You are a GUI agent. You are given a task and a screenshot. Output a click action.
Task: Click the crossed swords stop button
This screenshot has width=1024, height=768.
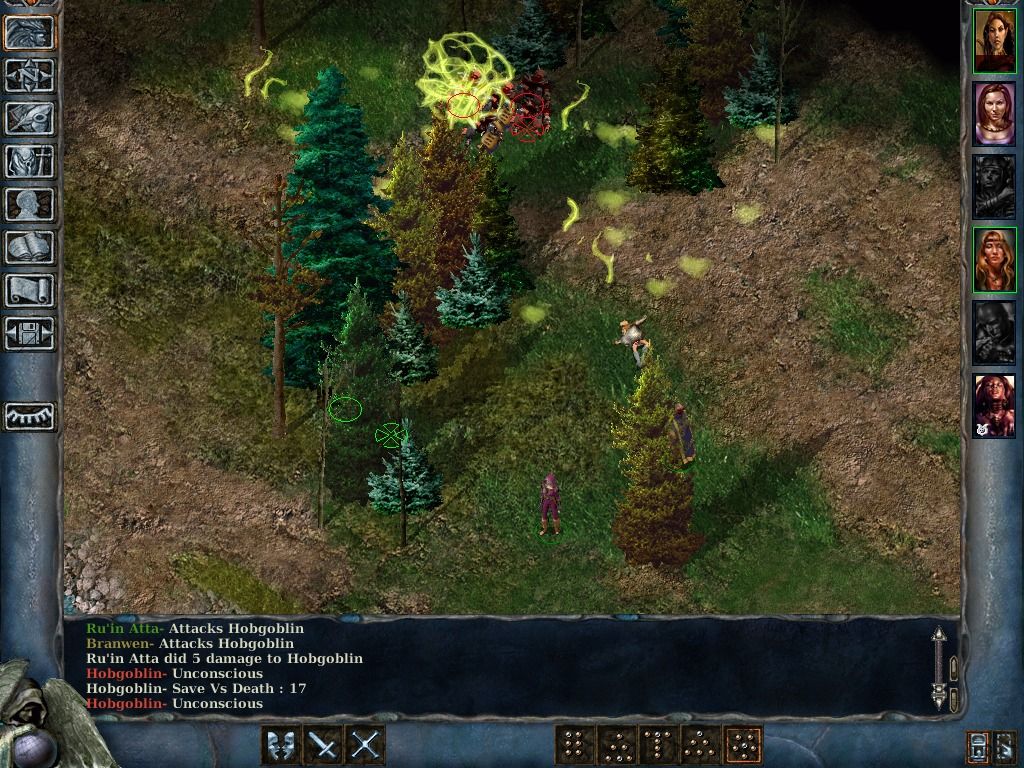[365, 745]
